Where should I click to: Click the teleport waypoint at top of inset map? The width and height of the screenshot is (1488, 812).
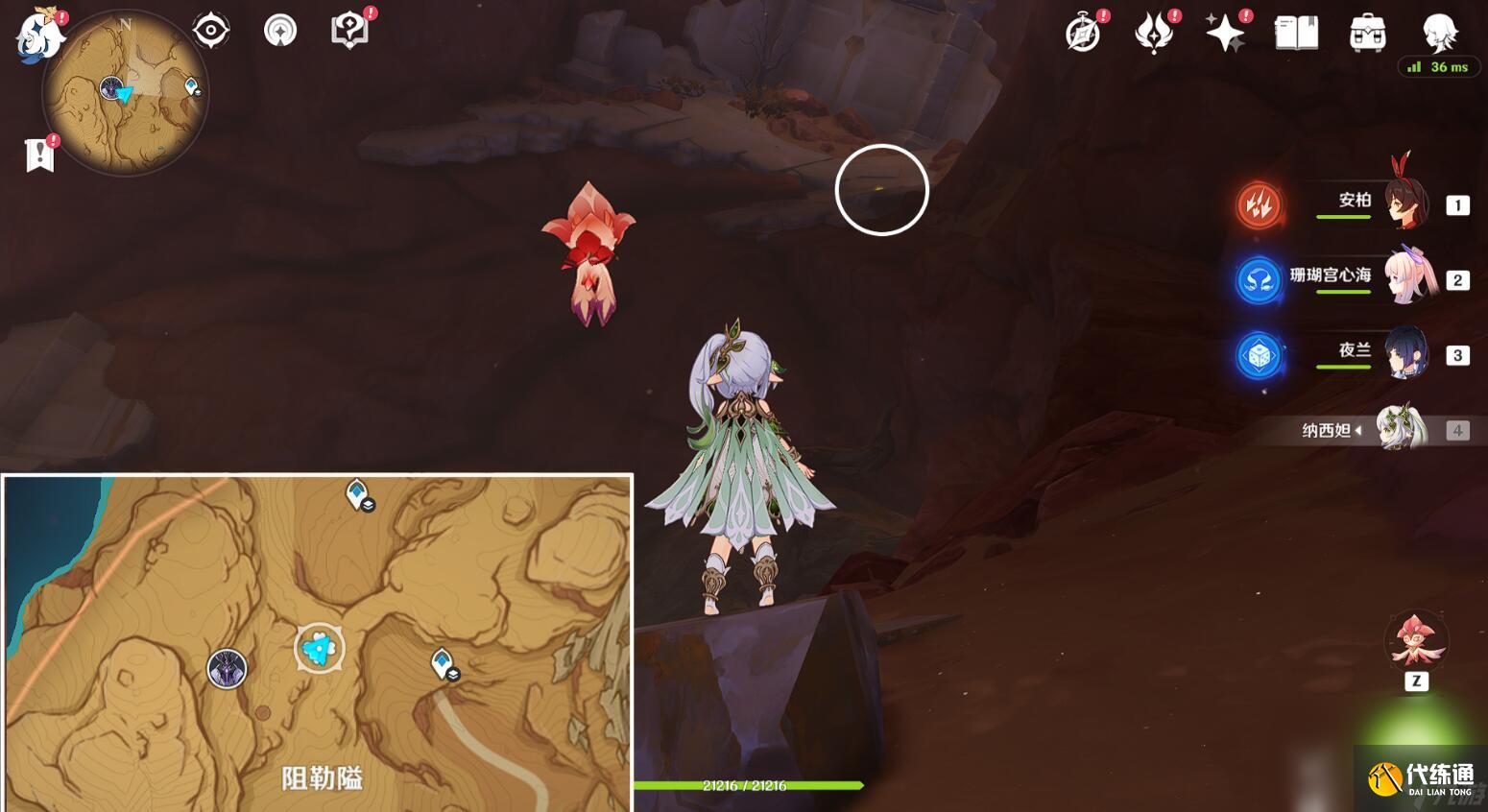[x=358, y=494]
